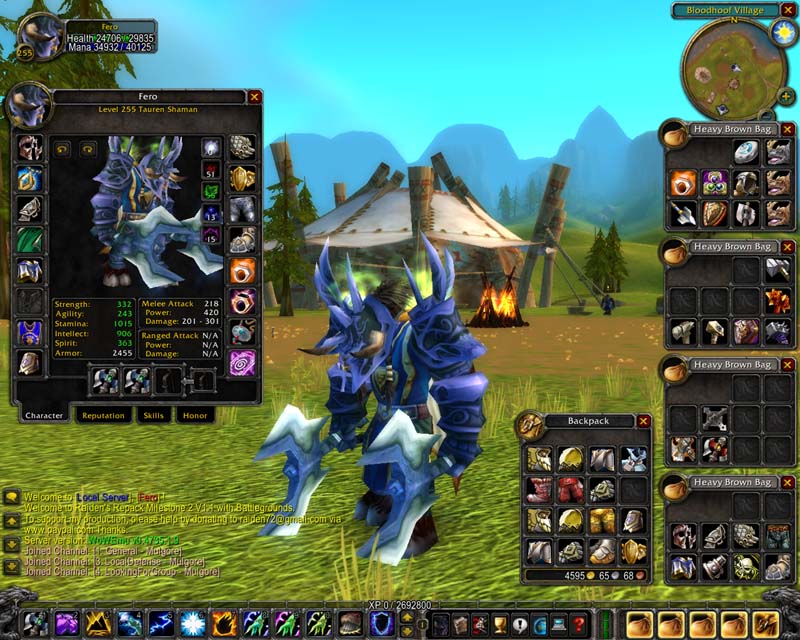Click the green cloak equipment slot

tap(29, 240)
